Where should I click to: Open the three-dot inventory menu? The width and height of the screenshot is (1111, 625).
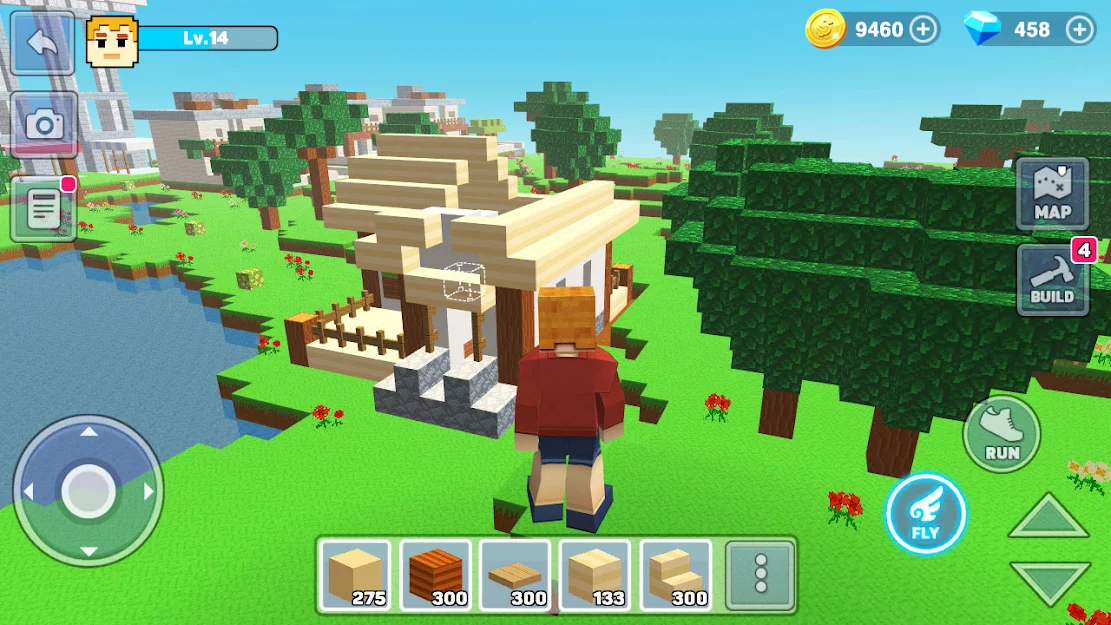(760, 575)
